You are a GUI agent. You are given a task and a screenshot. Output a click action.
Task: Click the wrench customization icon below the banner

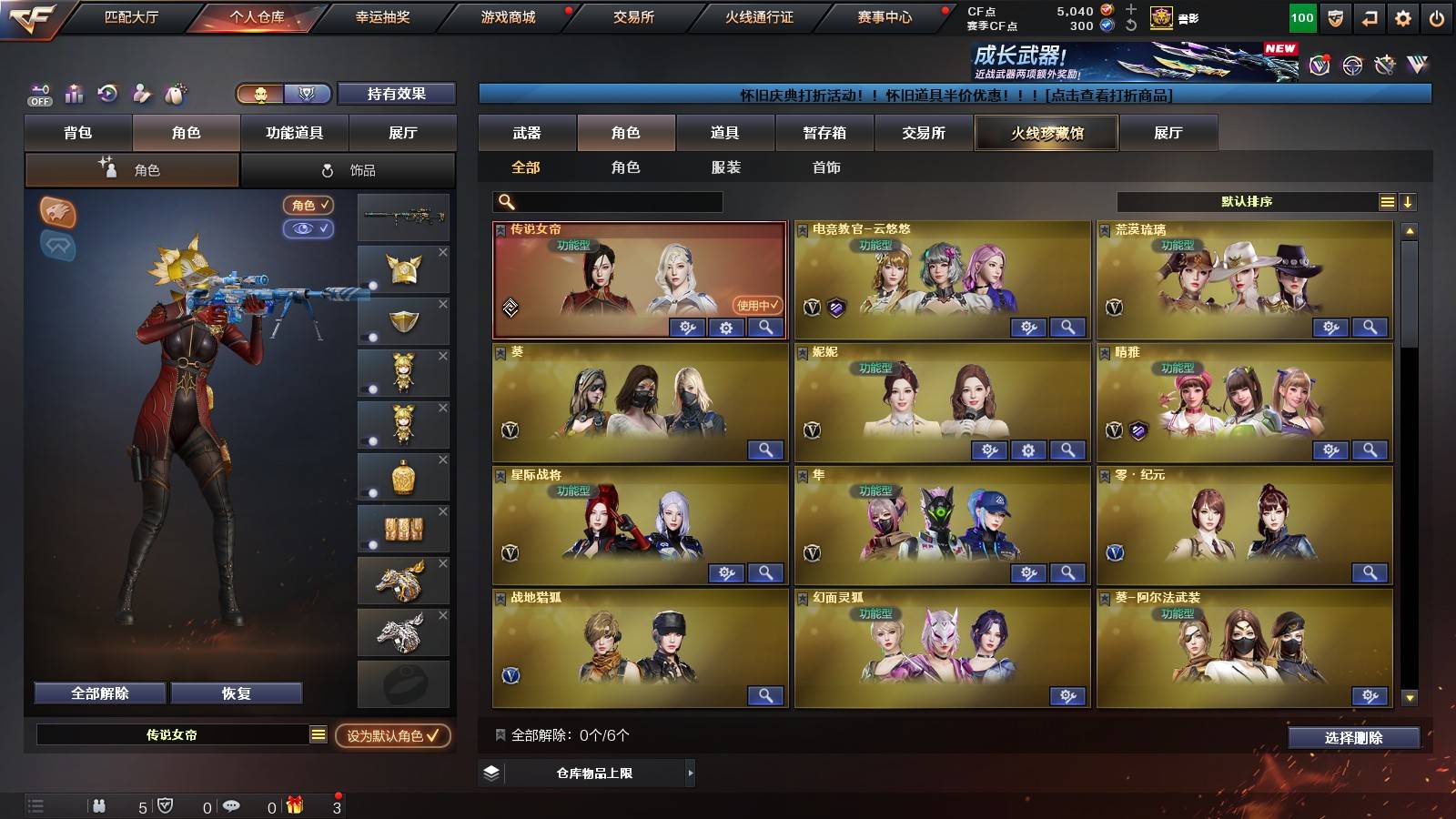click(1386, 64)
